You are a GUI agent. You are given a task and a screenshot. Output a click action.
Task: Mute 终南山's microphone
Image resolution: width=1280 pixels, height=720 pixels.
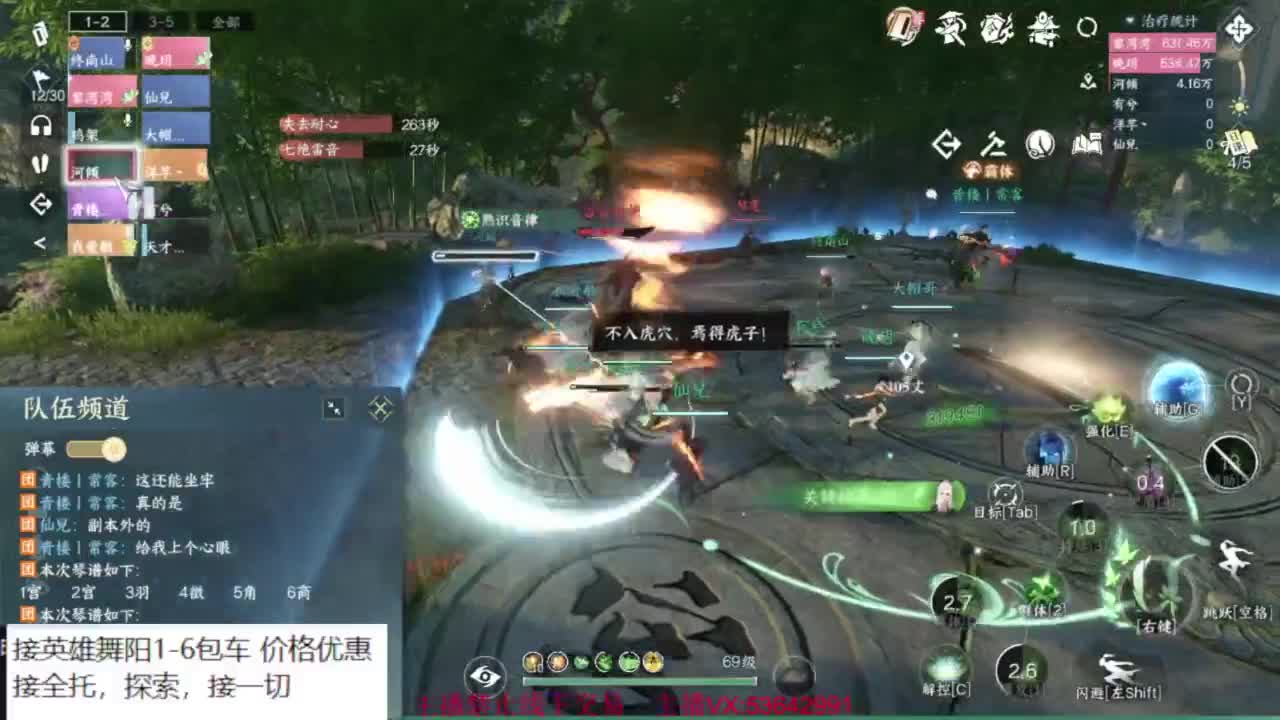(x=126, y=45)
